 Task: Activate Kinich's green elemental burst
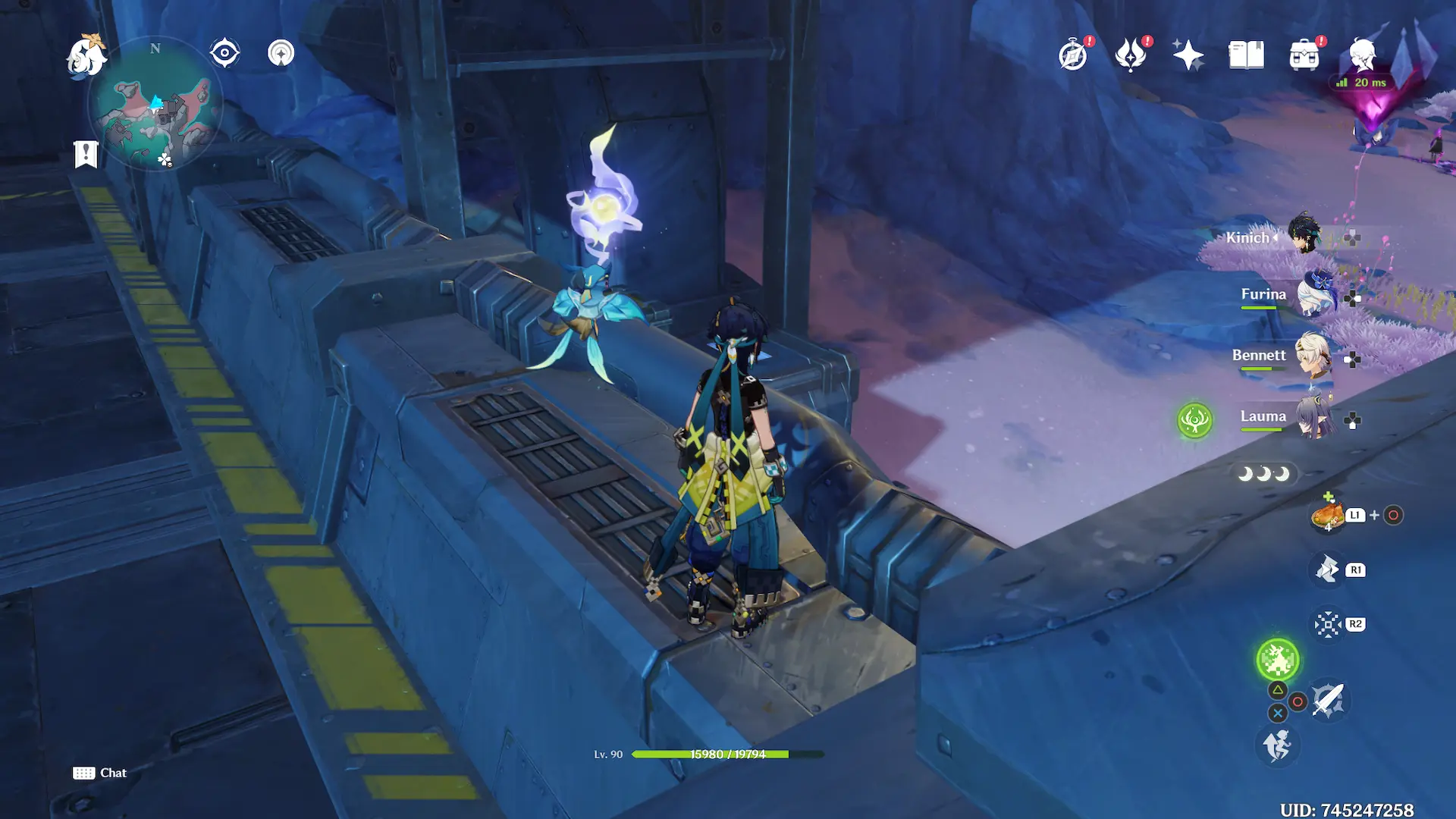[x=1278, y=659]
